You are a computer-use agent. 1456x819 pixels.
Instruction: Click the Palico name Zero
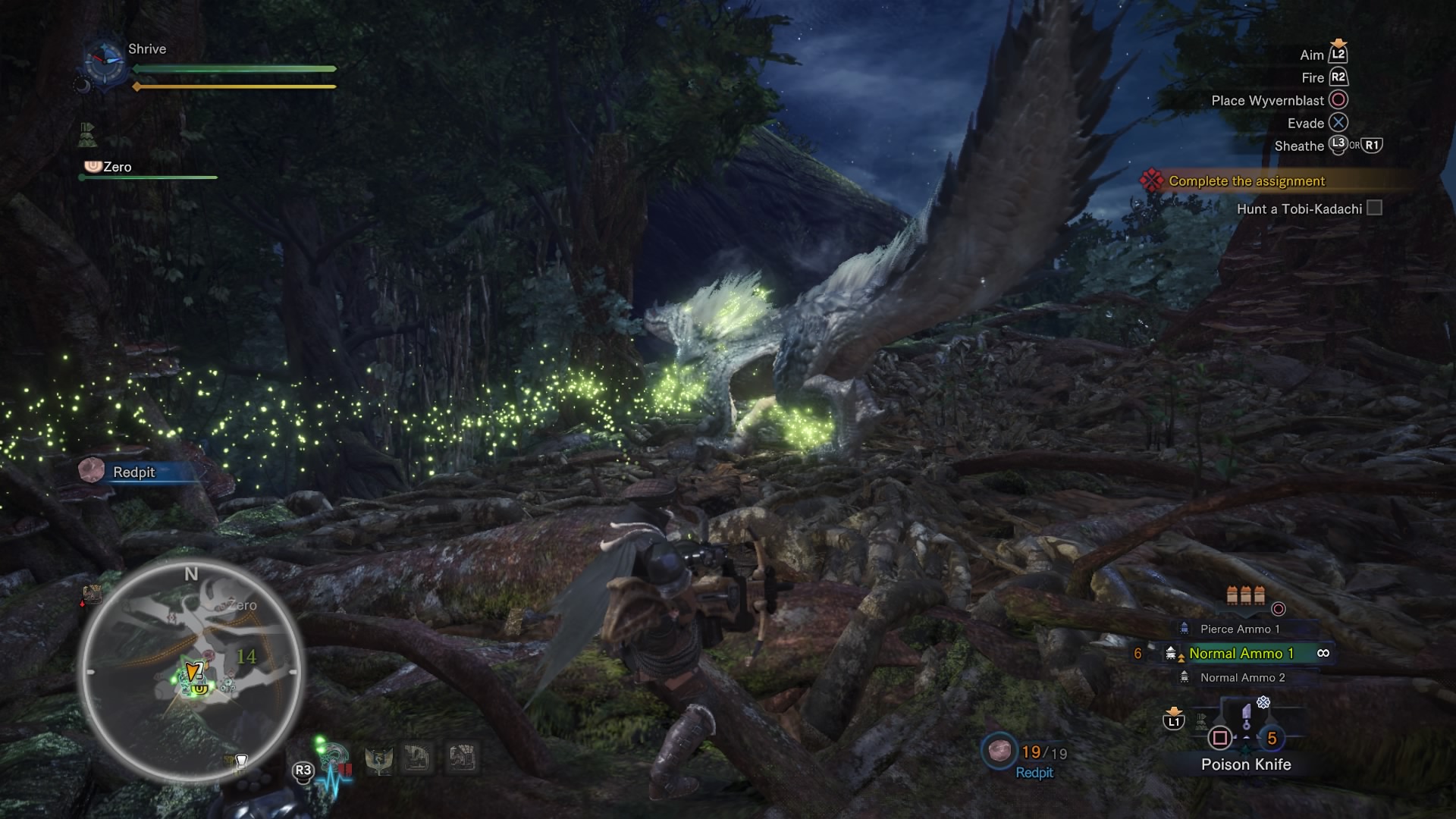117,167
